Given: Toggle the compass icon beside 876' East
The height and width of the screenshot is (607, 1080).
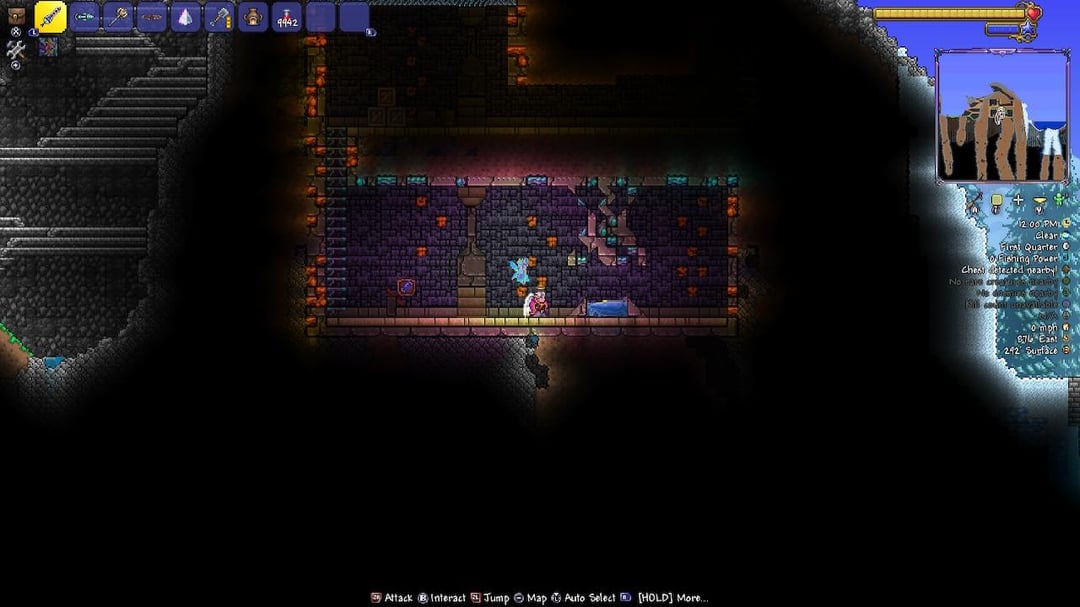Looking at the screenshot, I should point(1068,339).
